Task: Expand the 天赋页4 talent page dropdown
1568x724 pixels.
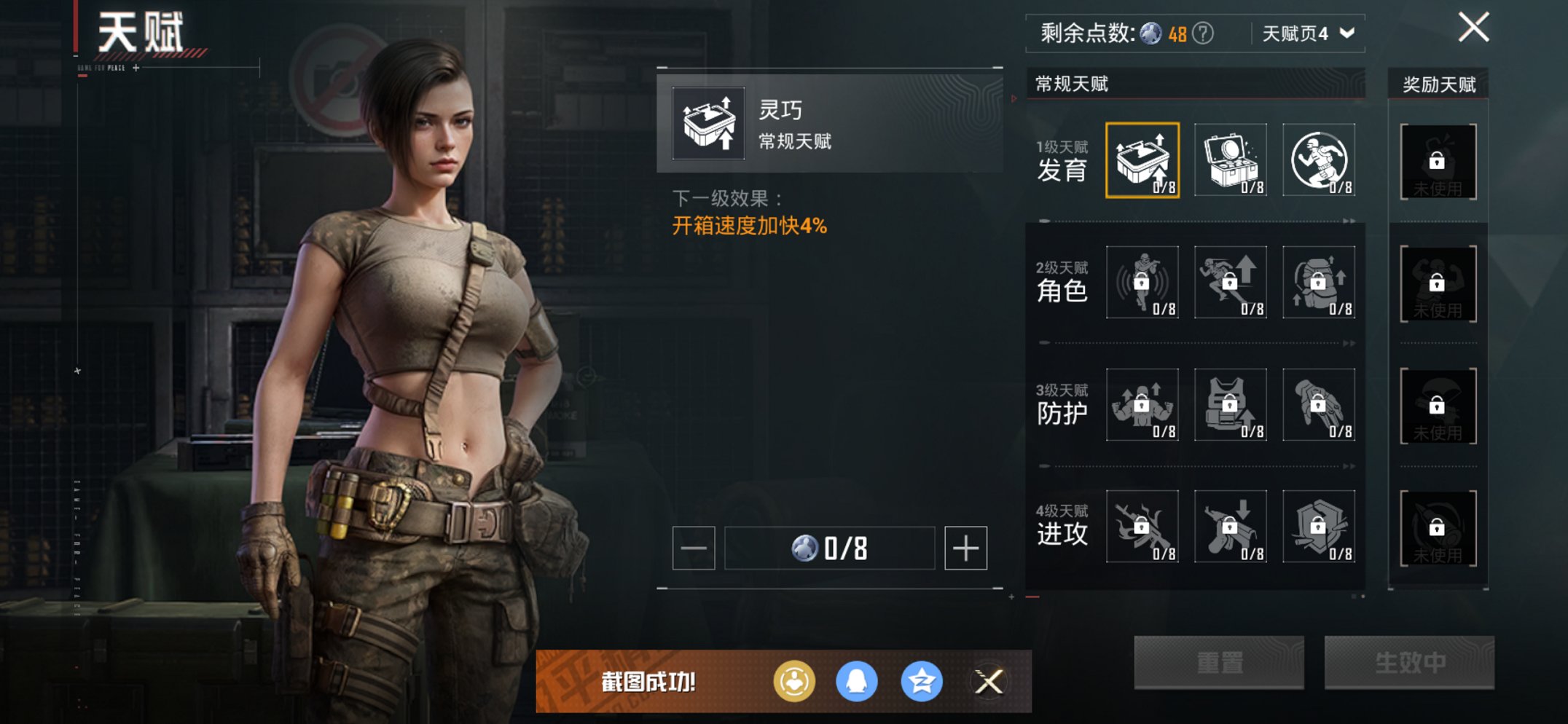Action: pyautogui.click(x=1304, y=32)
